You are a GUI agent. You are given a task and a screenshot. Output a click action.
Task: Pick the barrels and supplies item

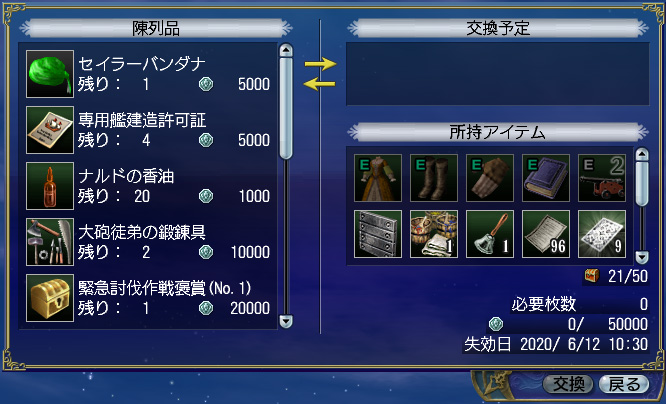point(434,234)
